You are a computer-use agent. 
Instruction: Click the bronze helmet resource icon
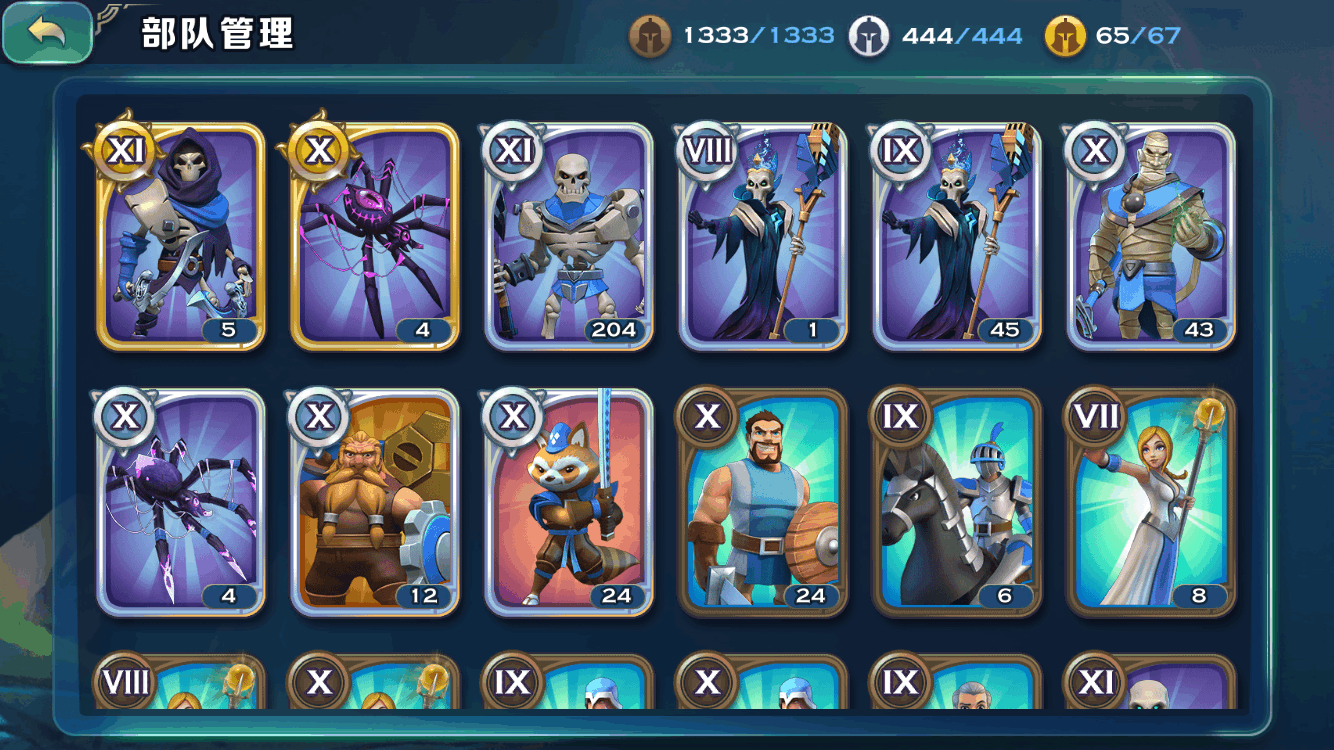coord(651,33)
